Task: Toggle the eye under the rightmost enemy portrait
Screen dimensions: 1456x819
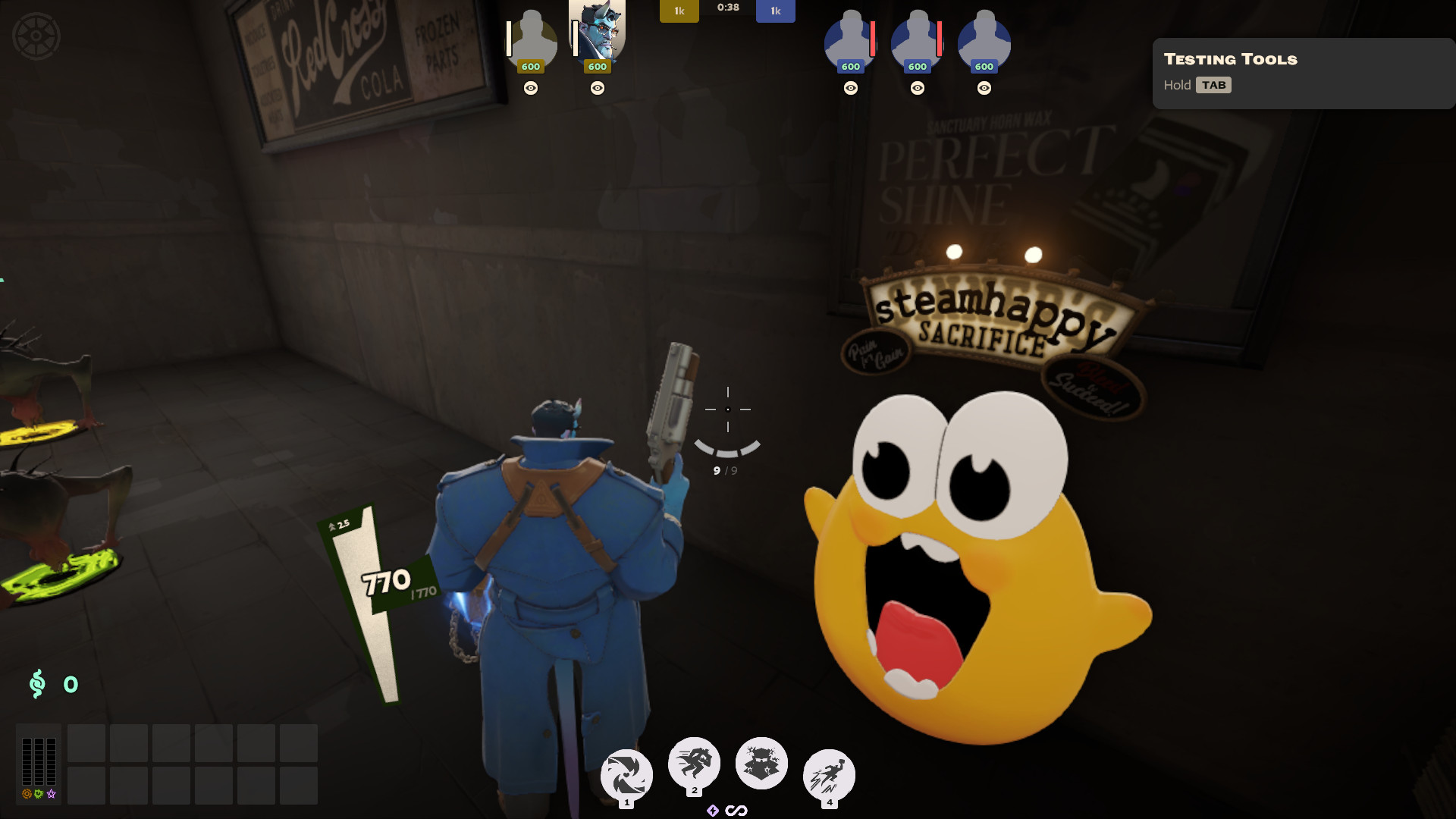Action: (x=984, y=88)
